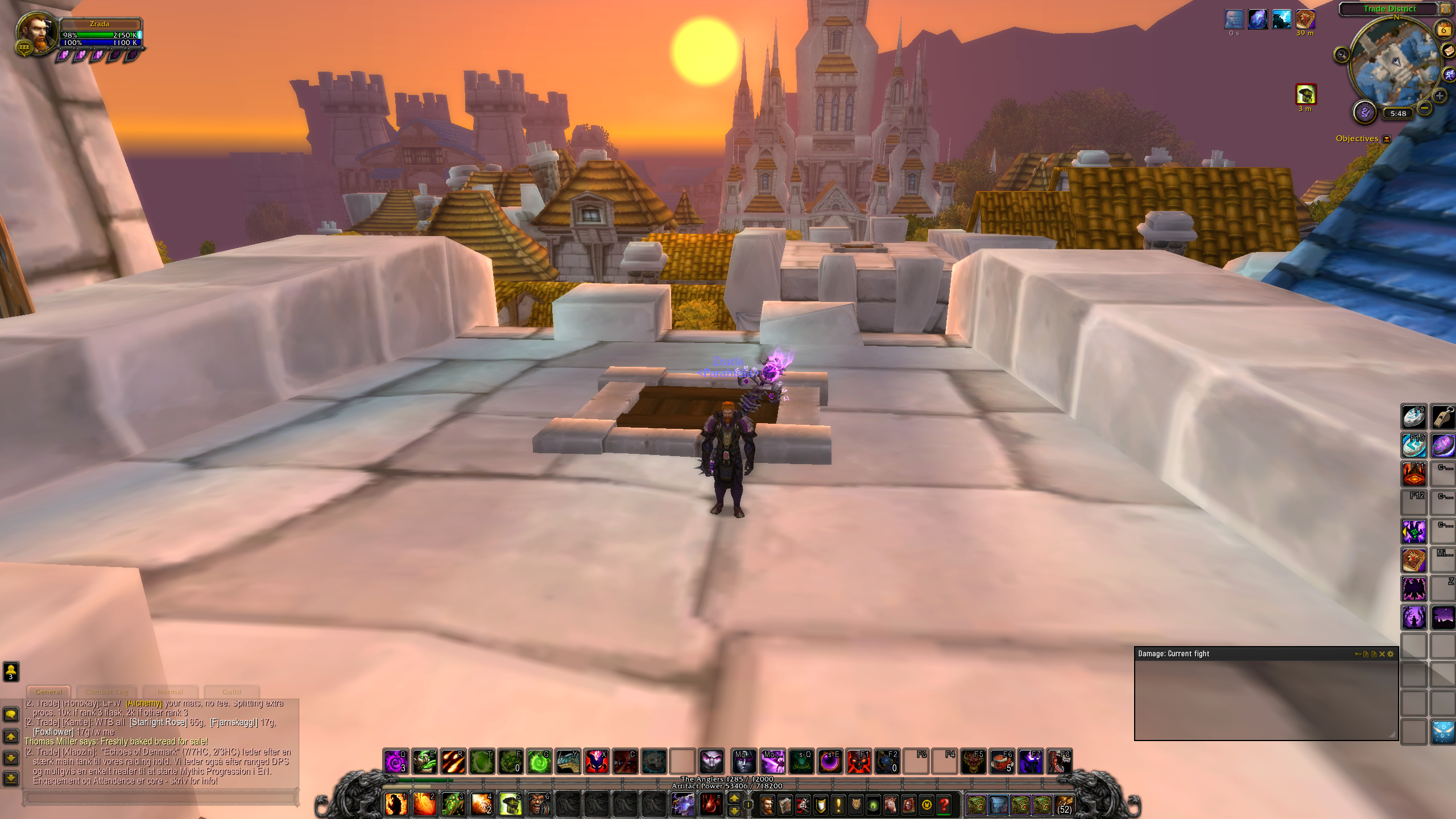
Task: Switch to the Combat Log chat tab
Action: click(106, 692)
